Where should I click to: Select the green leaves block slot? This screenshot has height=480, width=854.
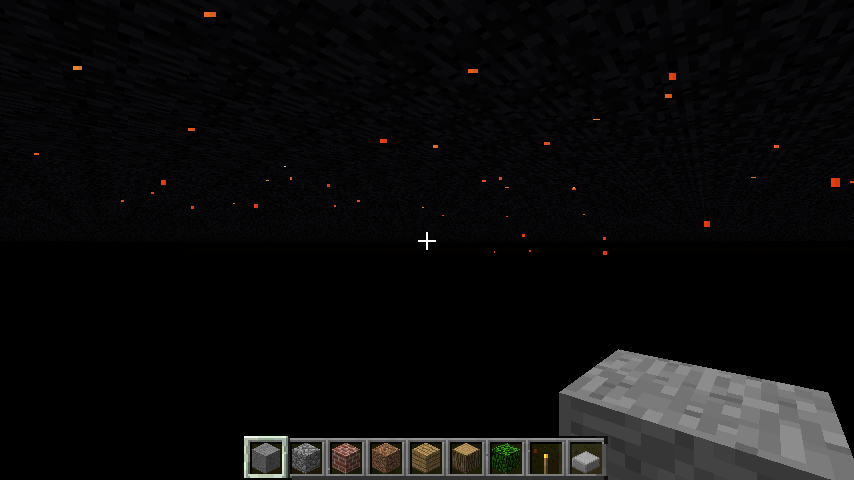tap(506, 458)
